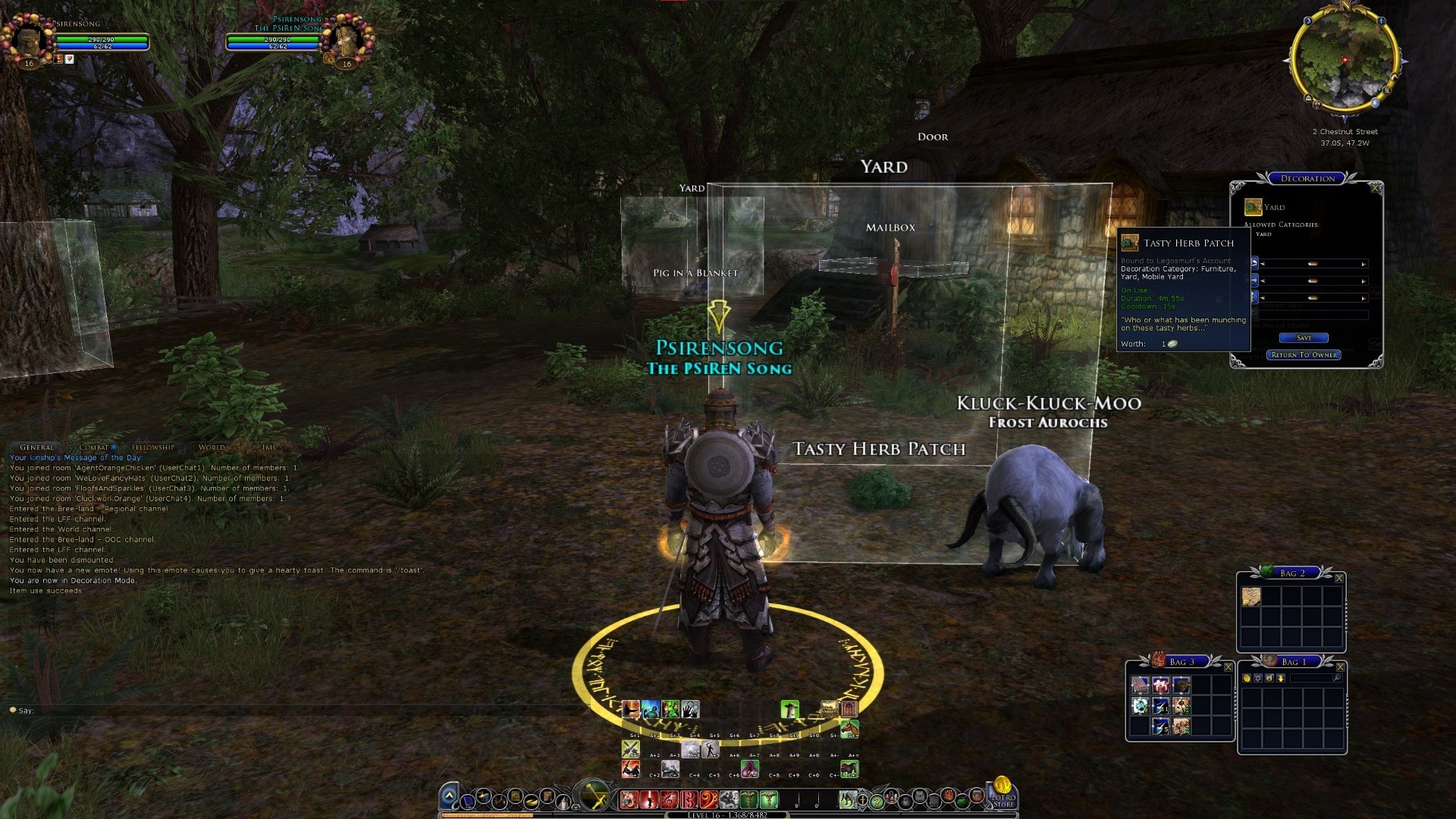The image size is (1456, 819).
Task: Close the Bag 2 window
Action: [x=1339, y=579]
